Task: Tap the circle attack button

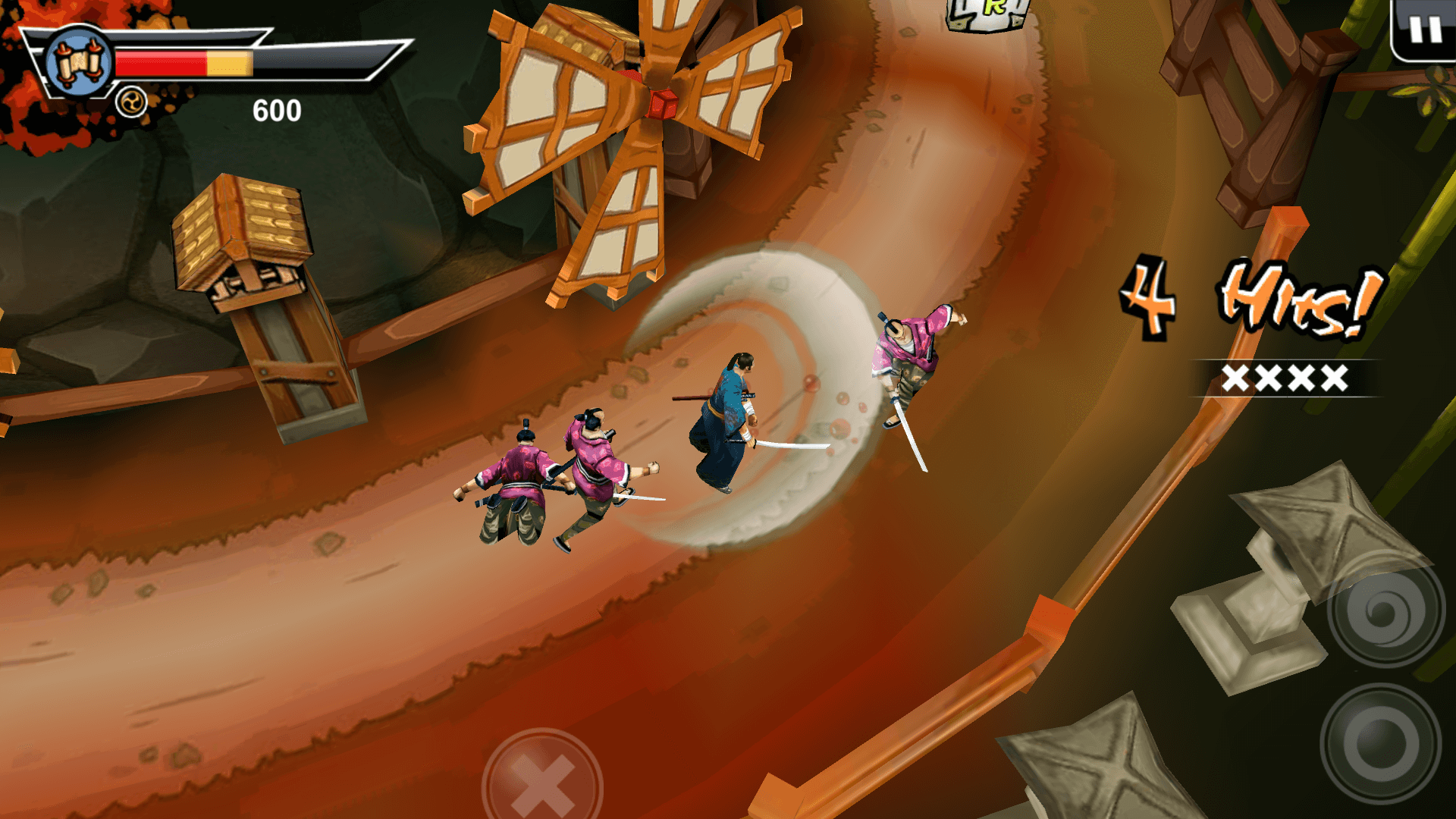Action: [x=1380, y=743]
